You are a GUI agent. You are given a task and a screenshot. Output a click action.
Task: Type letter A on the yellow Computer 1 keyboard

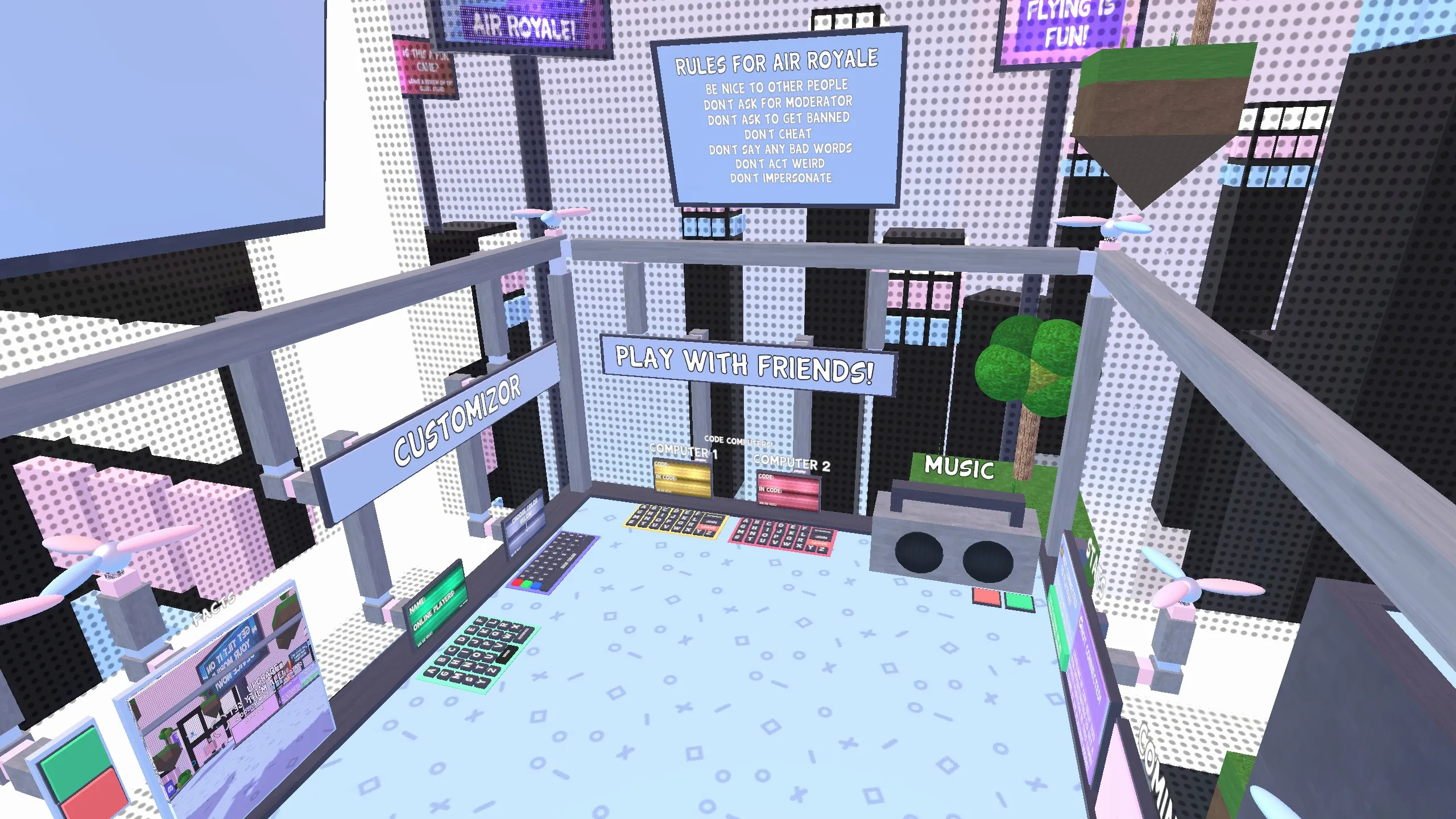642,507
